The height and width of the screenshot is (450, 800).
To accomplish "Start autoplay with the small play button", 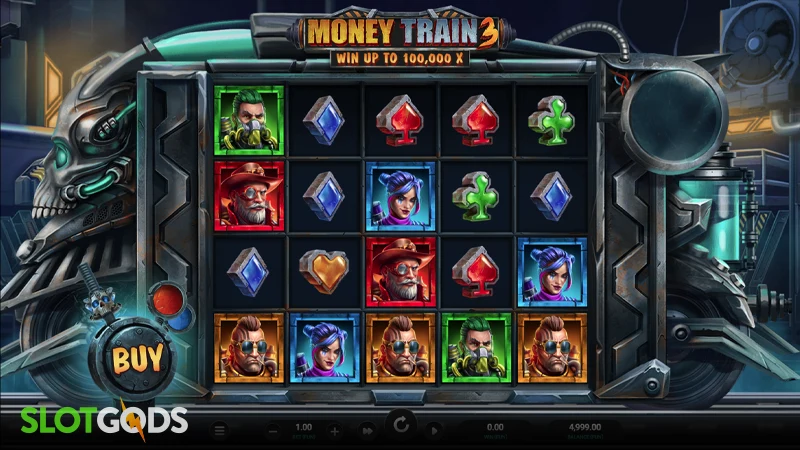I will (433, 431).
